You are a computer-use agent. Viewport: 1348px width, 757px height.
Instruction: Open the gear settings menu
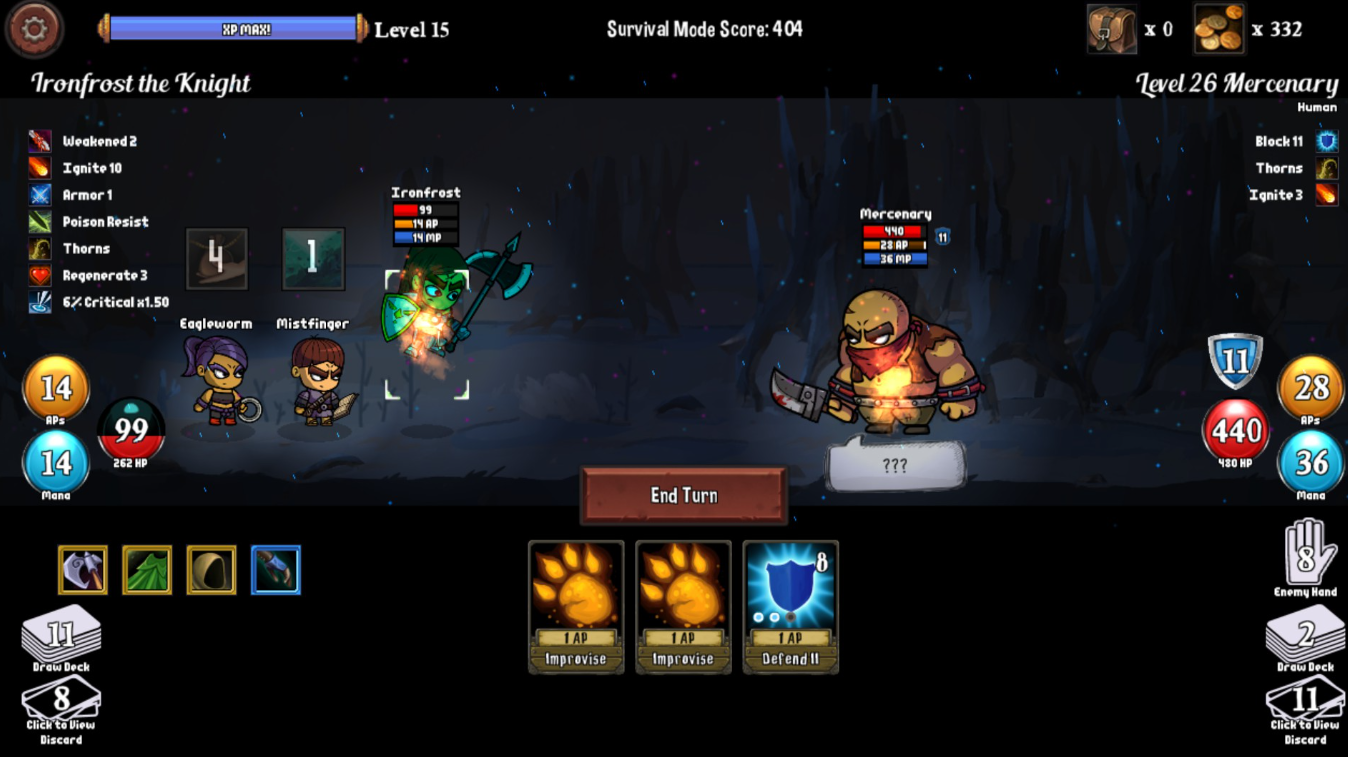(x=35, y=29)
